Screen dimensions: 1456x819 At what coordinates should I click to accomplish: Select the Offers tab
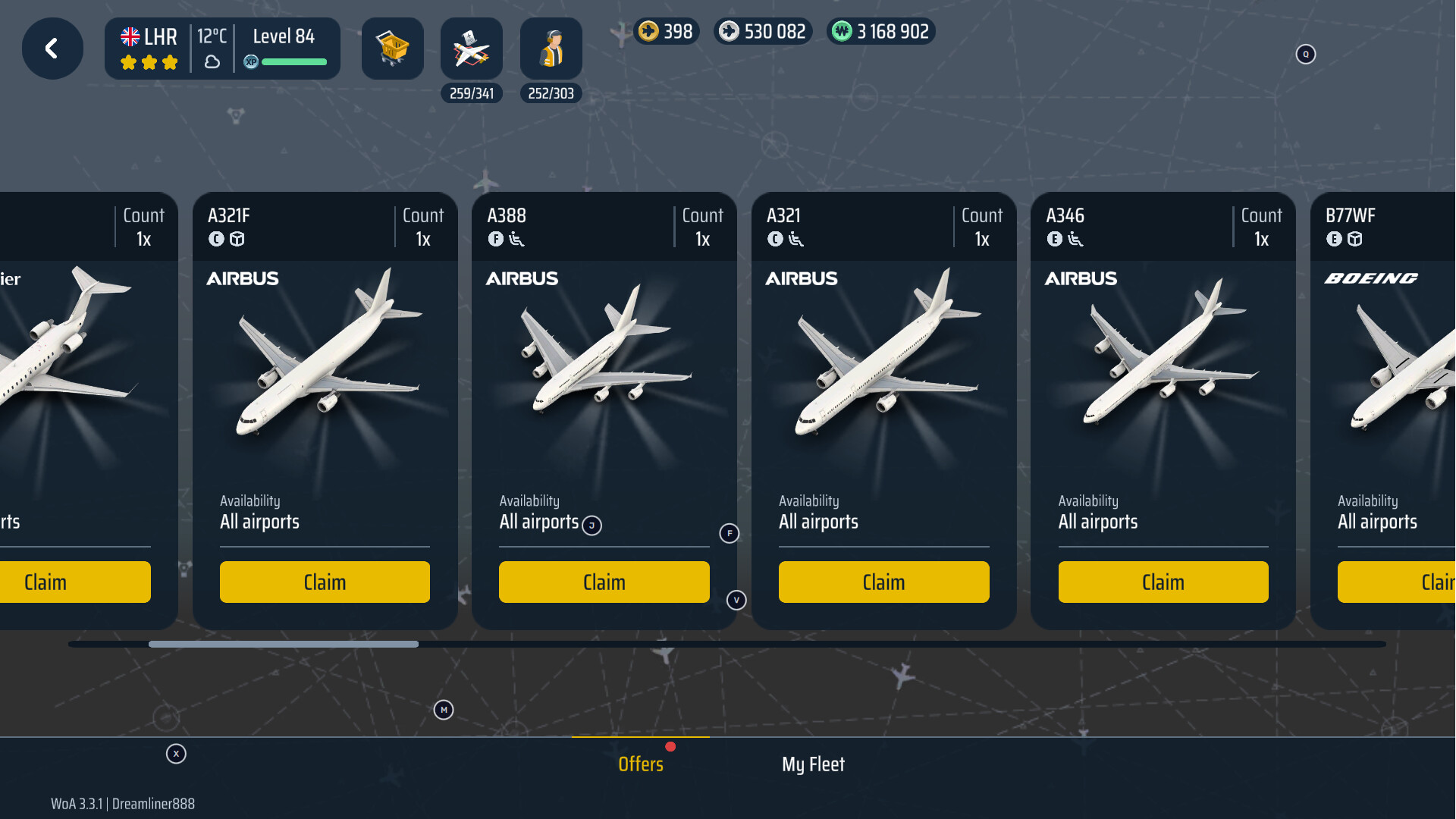coord(641,764)
